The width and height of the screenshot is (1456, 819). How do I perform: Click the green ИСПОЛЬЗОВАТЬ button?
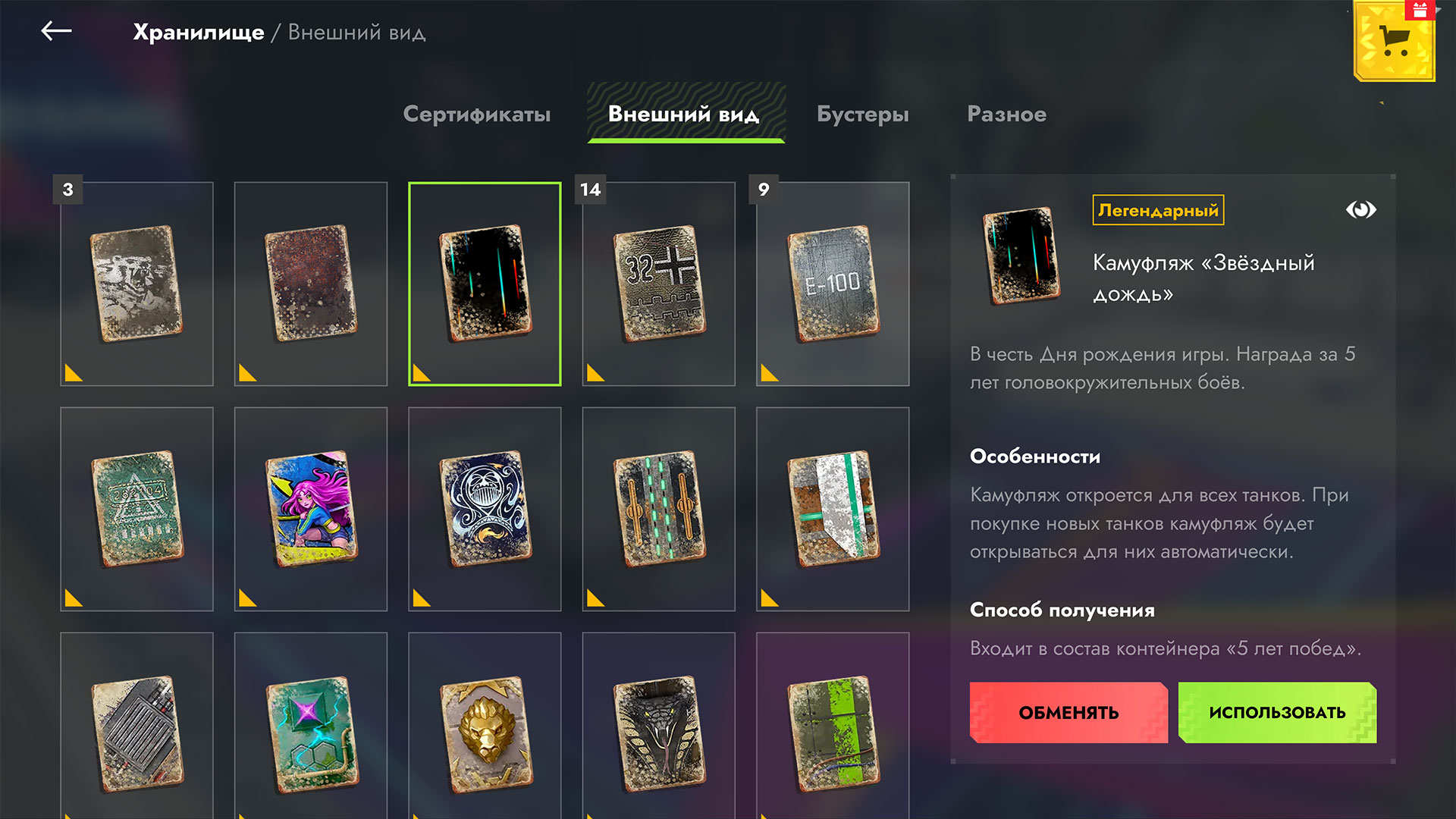1277,712
